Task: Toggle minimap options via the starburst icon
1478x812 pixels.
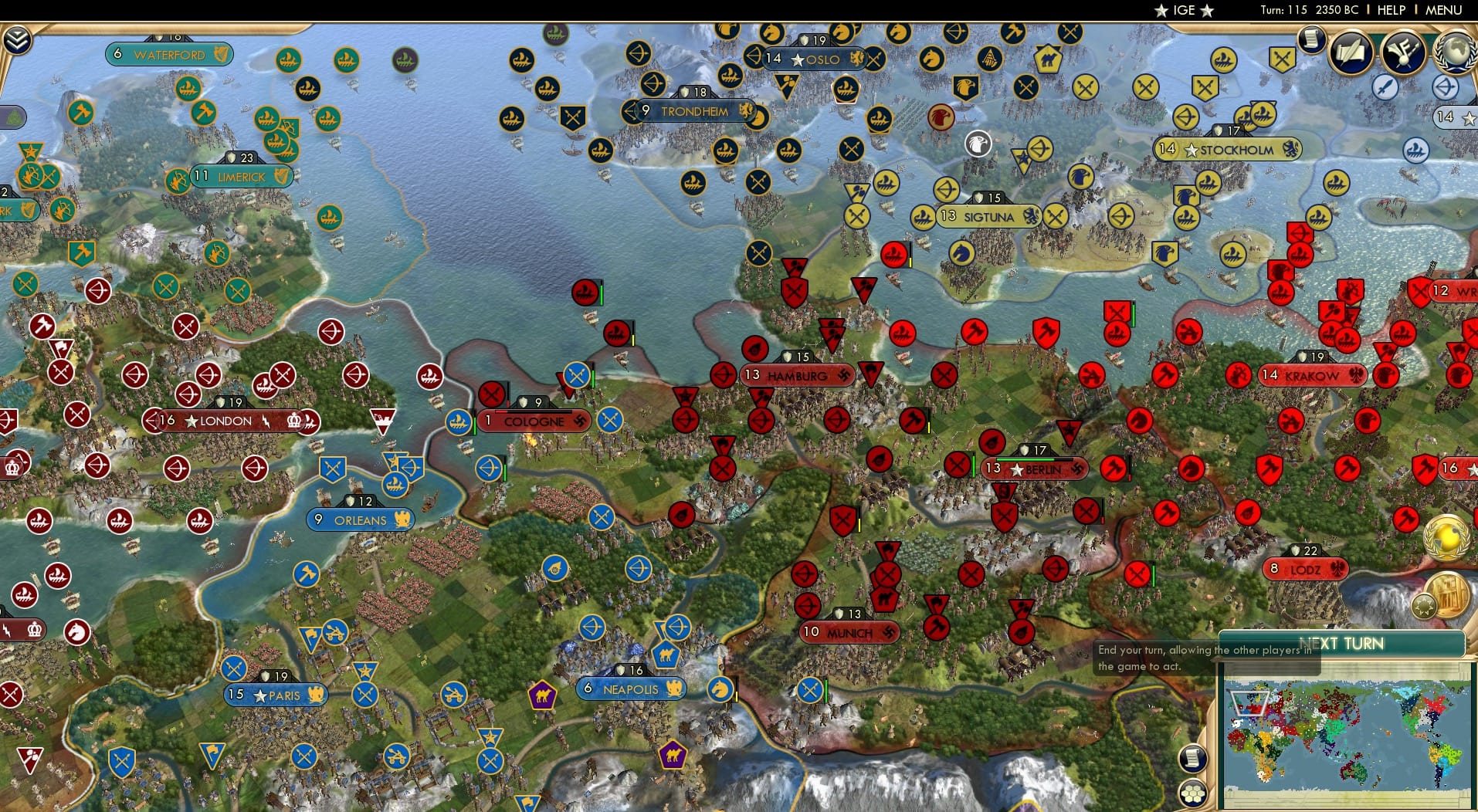Action: [x=1424, y=606]
